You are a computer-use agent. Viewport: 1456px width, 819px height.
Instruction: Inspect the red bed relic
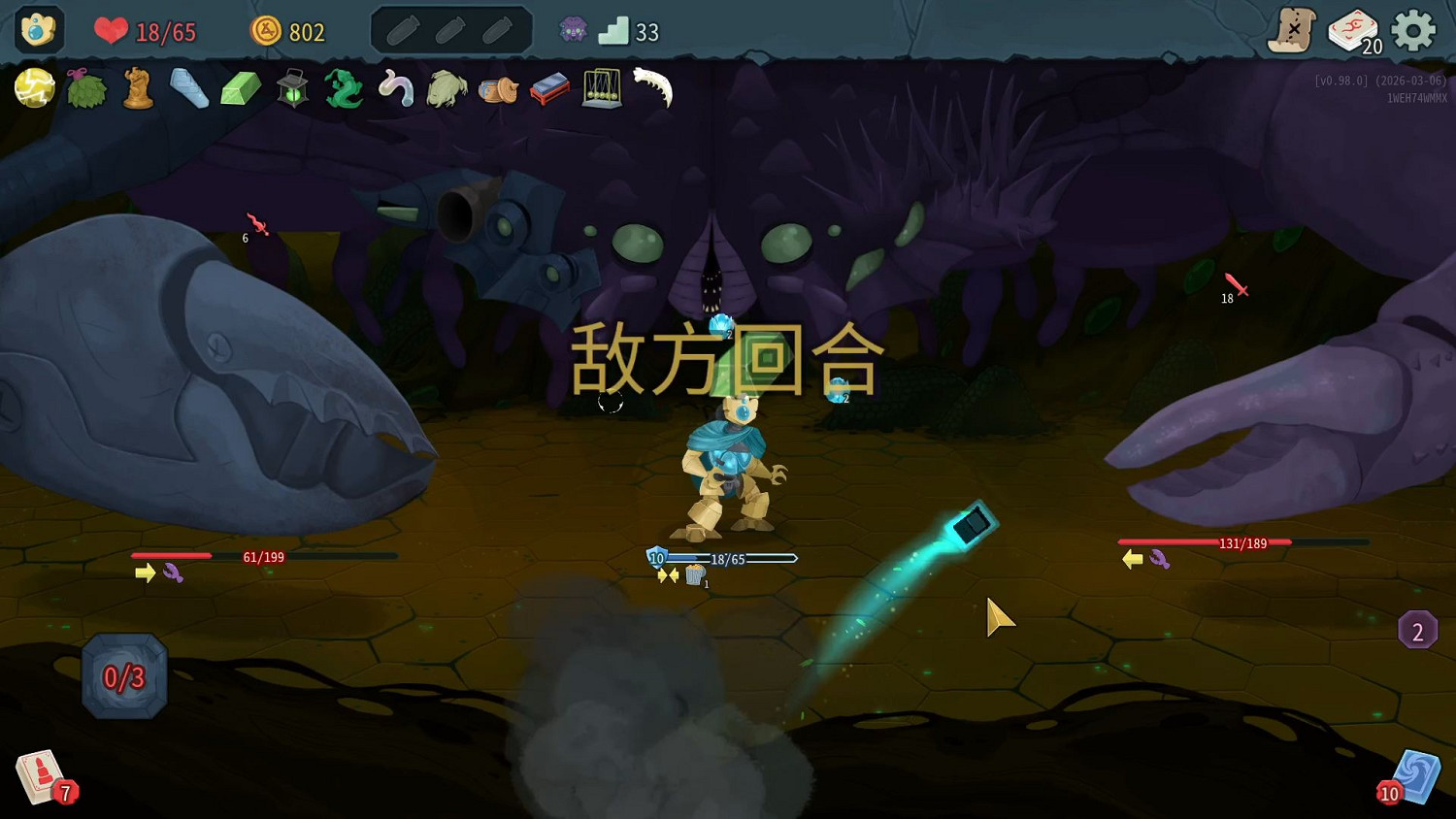coord(550,88)
